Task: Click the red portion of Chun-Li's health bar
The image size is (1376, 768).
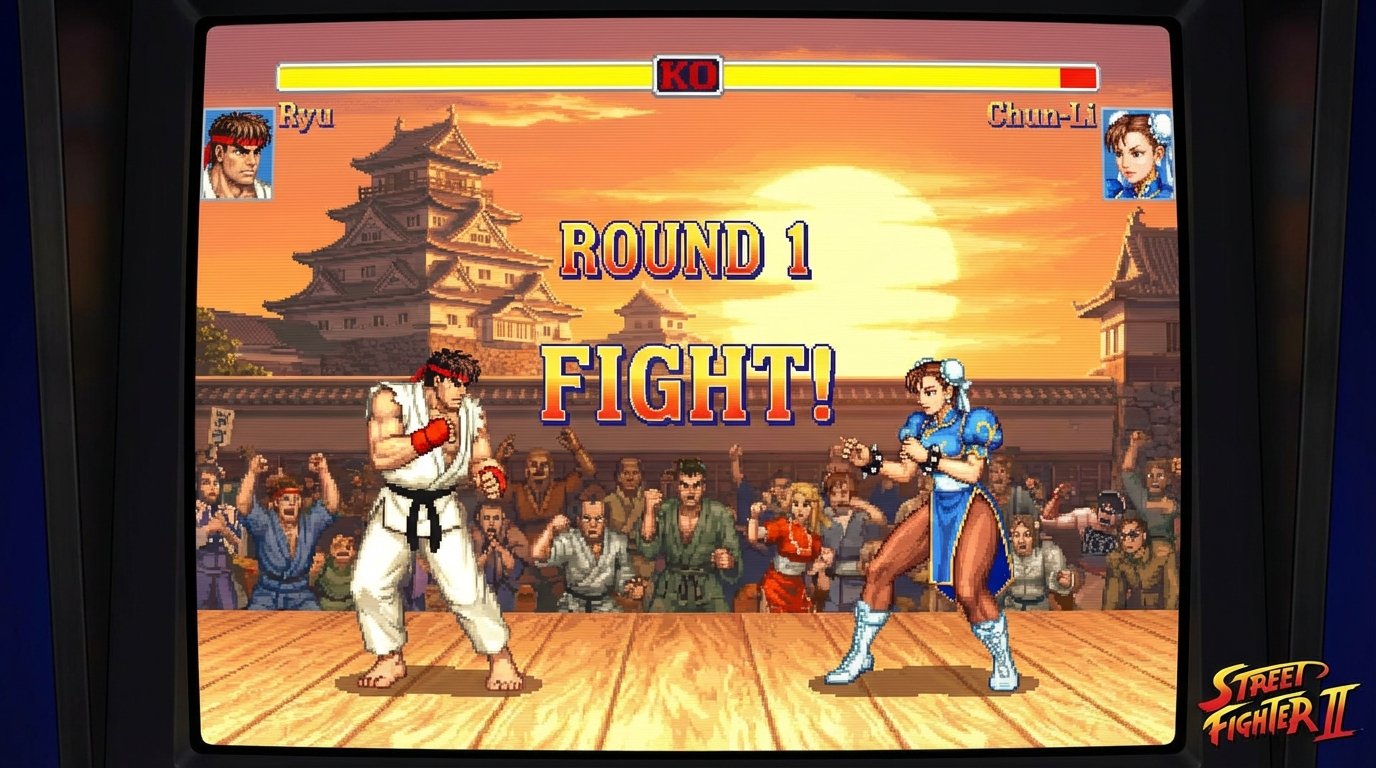Action: point(1077,72)
